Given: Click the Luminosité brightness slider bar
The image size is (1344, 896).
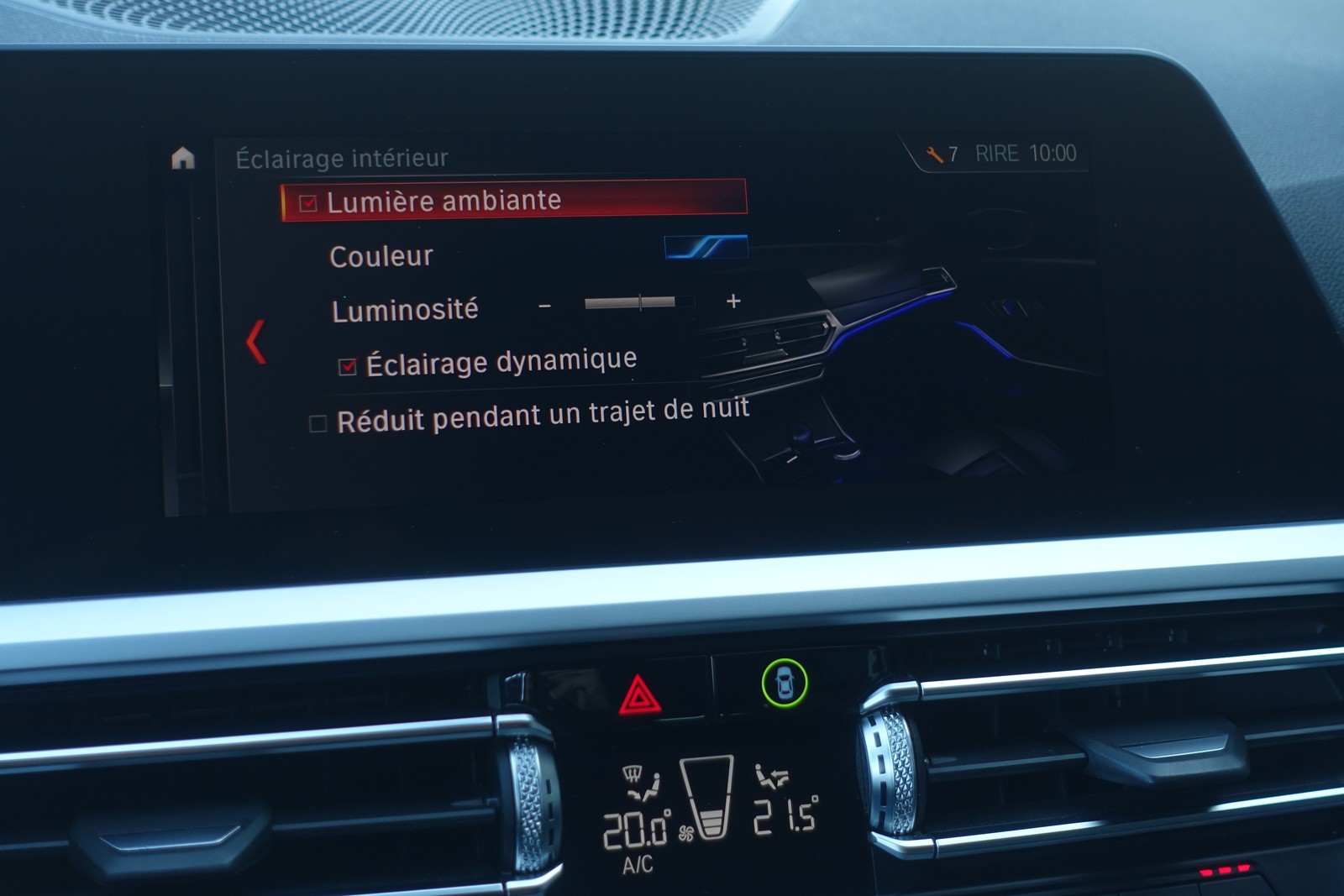Looking at the screenshot, I should pos(639,302).
